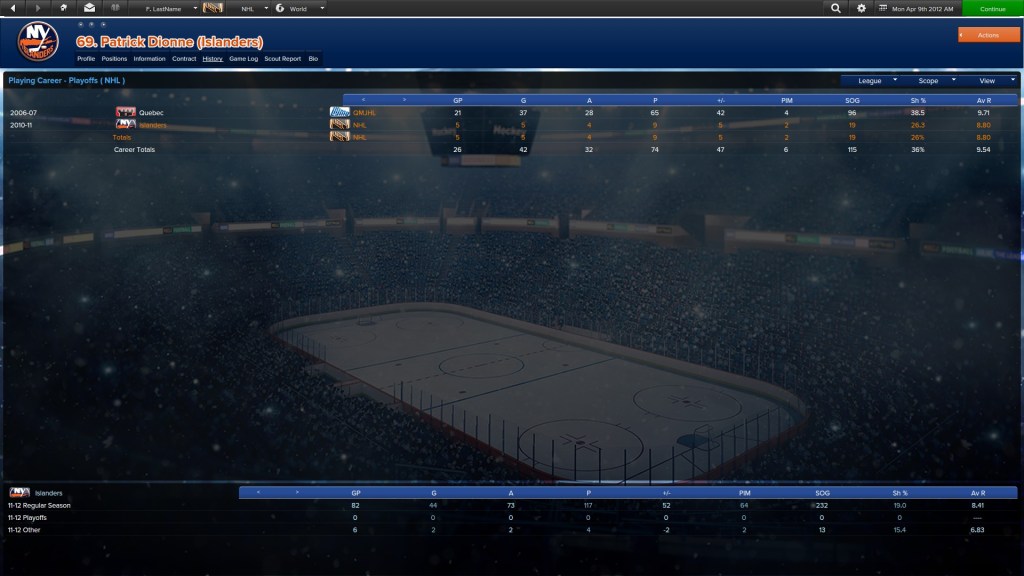The height and width of the screenshot is (576, 1024).
Task: Switch to the Profile tab
Action: pyautogui.click(x=86, y=59)
